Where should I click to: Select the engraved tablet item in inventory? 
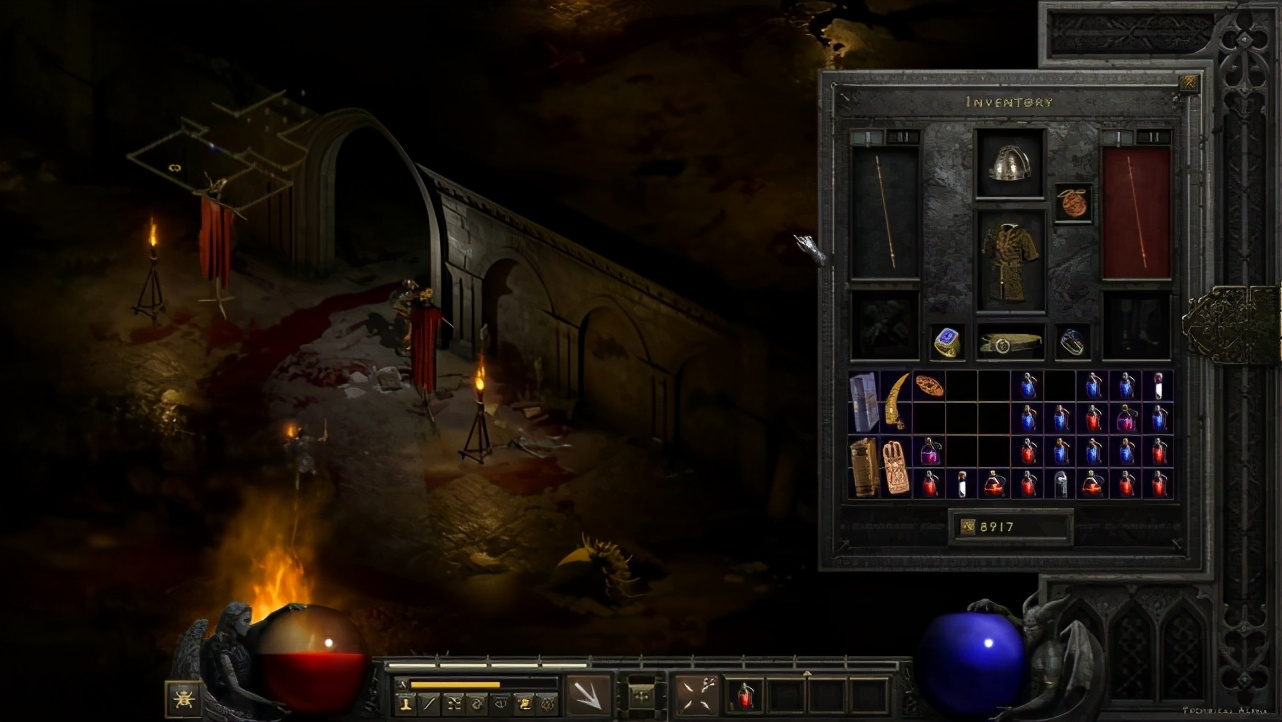[896, 465]
